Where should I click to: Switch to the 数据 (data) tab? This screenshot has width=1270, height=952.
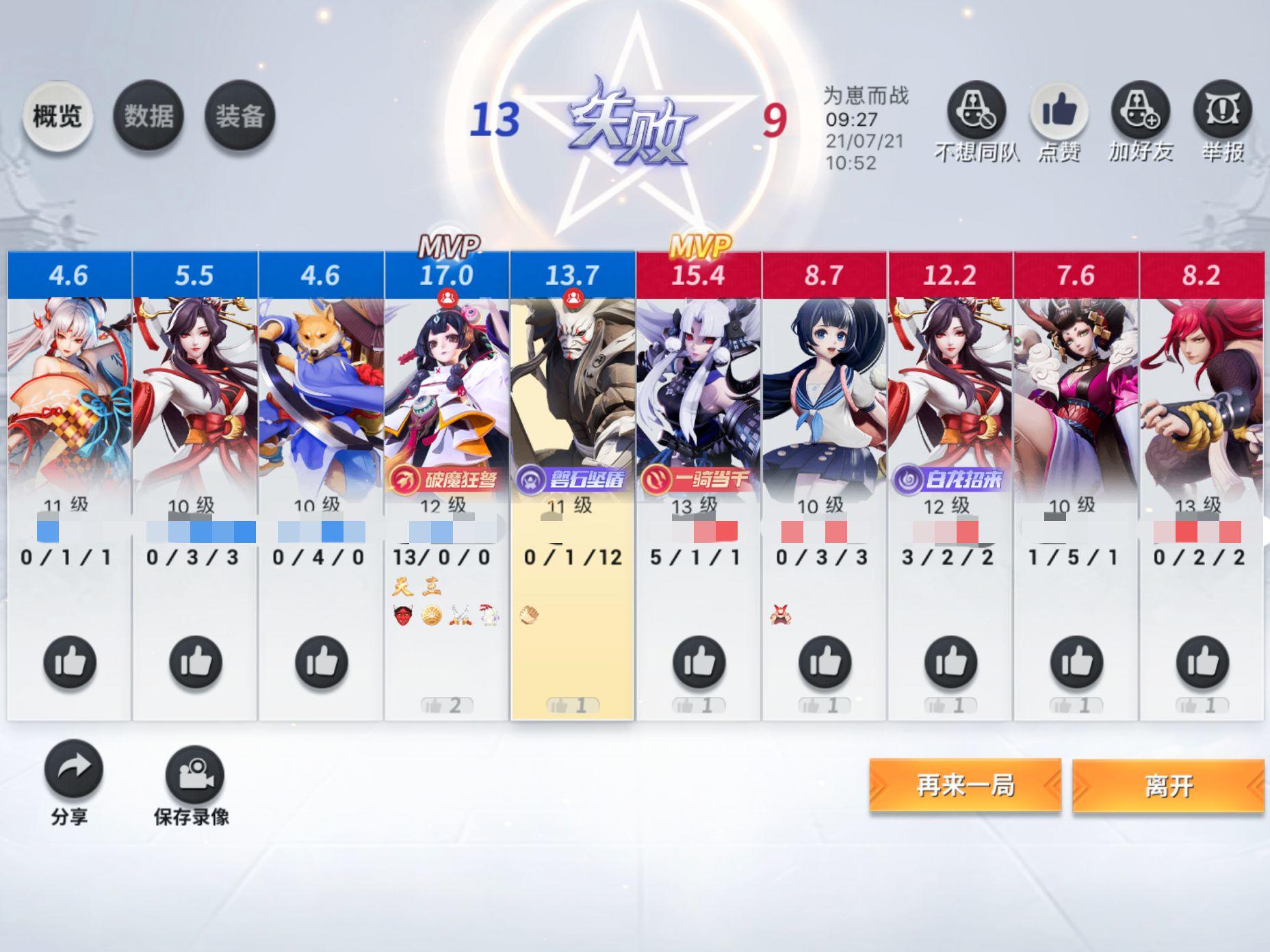point(150,115)
